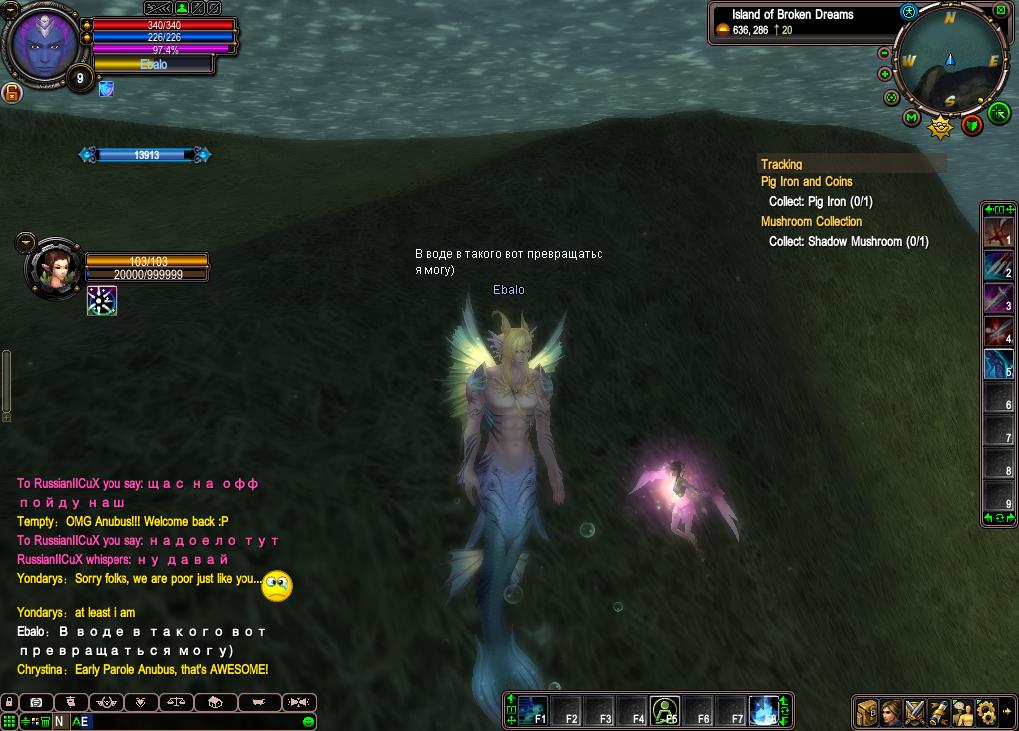Click the compass minimap
This screenshot has width=1019, height=731.
pyautogui.click(x=951, y=62)
